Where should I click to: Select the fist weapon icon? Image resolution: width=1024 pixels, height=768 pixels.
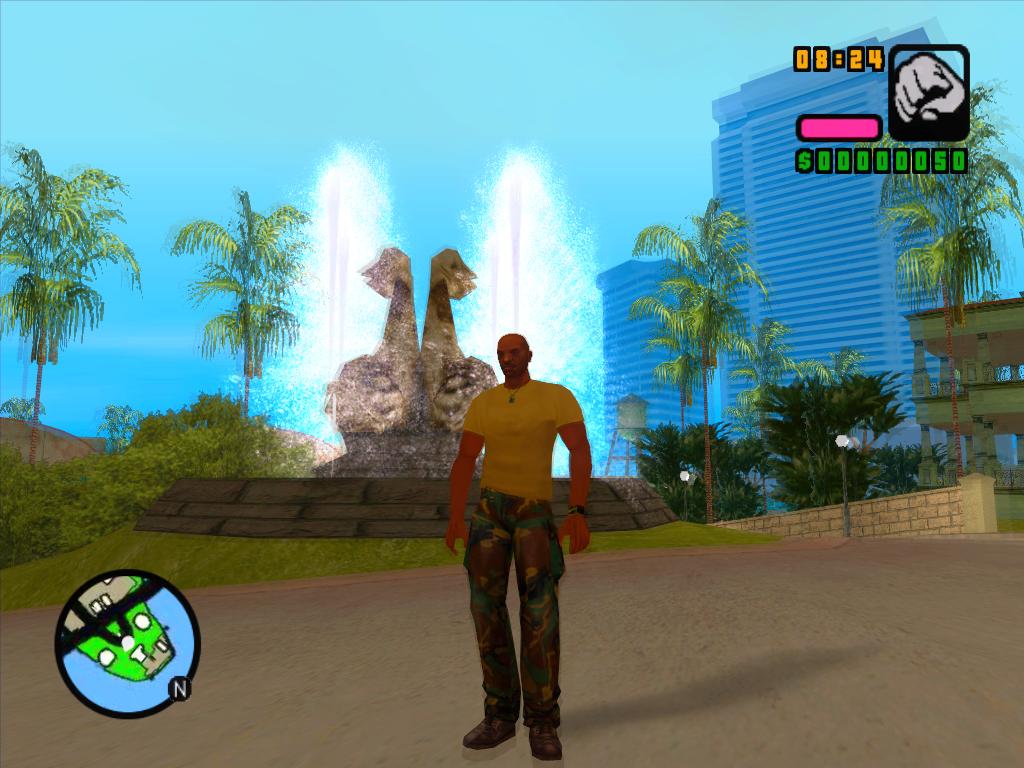(x=929, y=92)
